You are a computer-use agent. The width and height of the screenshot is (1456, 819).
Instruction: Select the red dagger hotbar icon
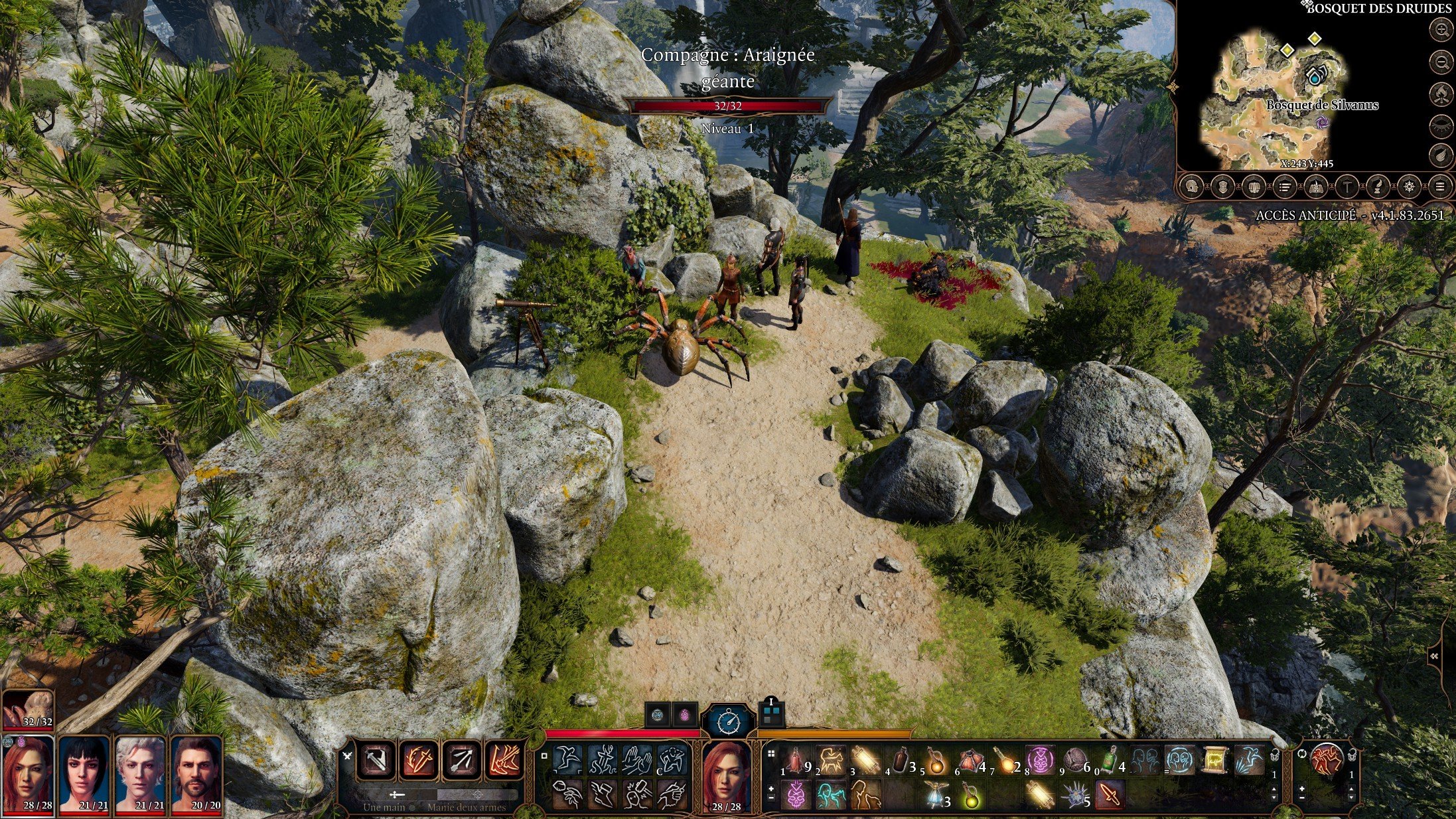click(x=1109, y=794)
